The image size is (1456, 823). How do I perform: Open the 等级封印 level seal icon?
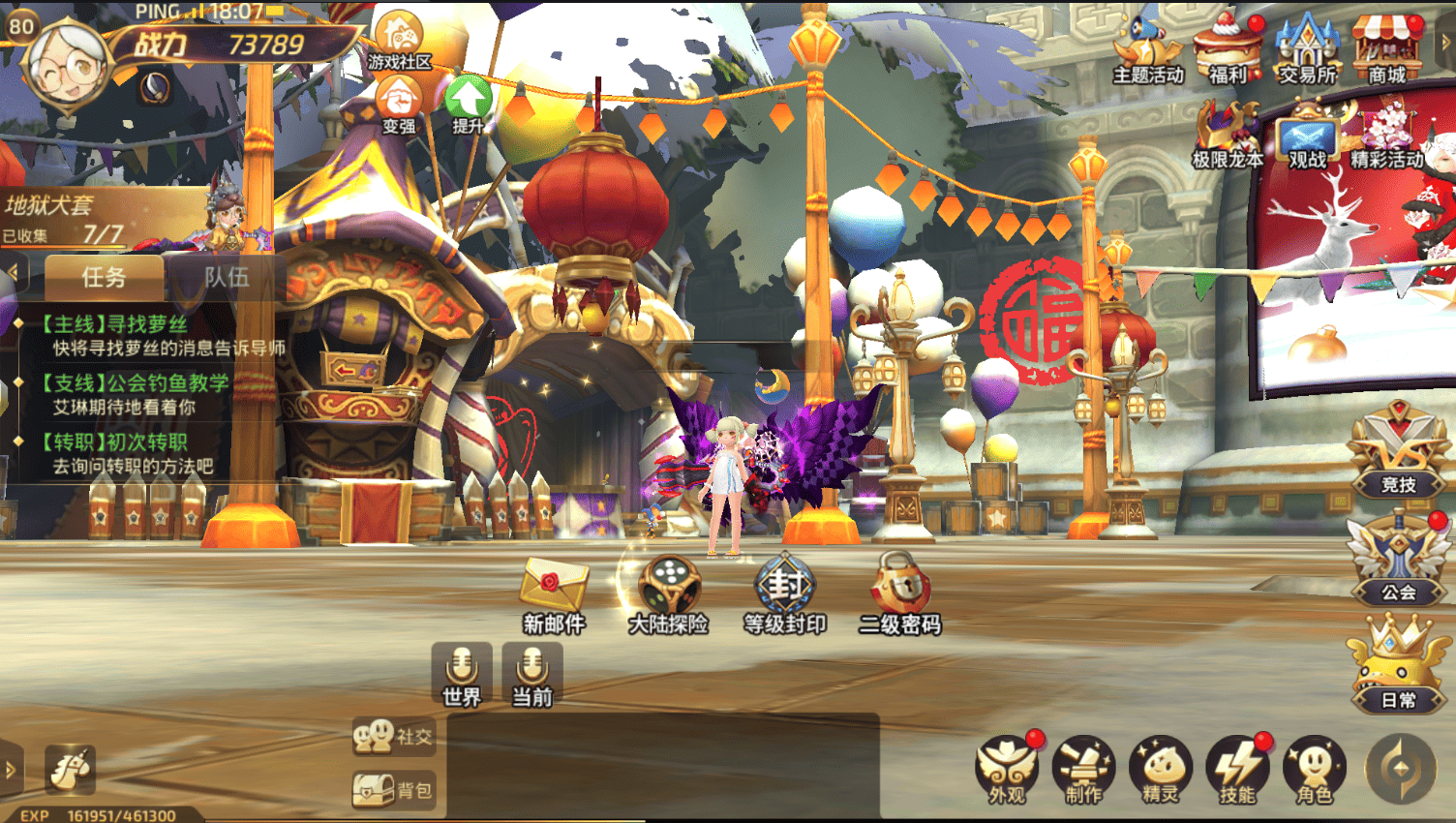(x=784, y=593)
